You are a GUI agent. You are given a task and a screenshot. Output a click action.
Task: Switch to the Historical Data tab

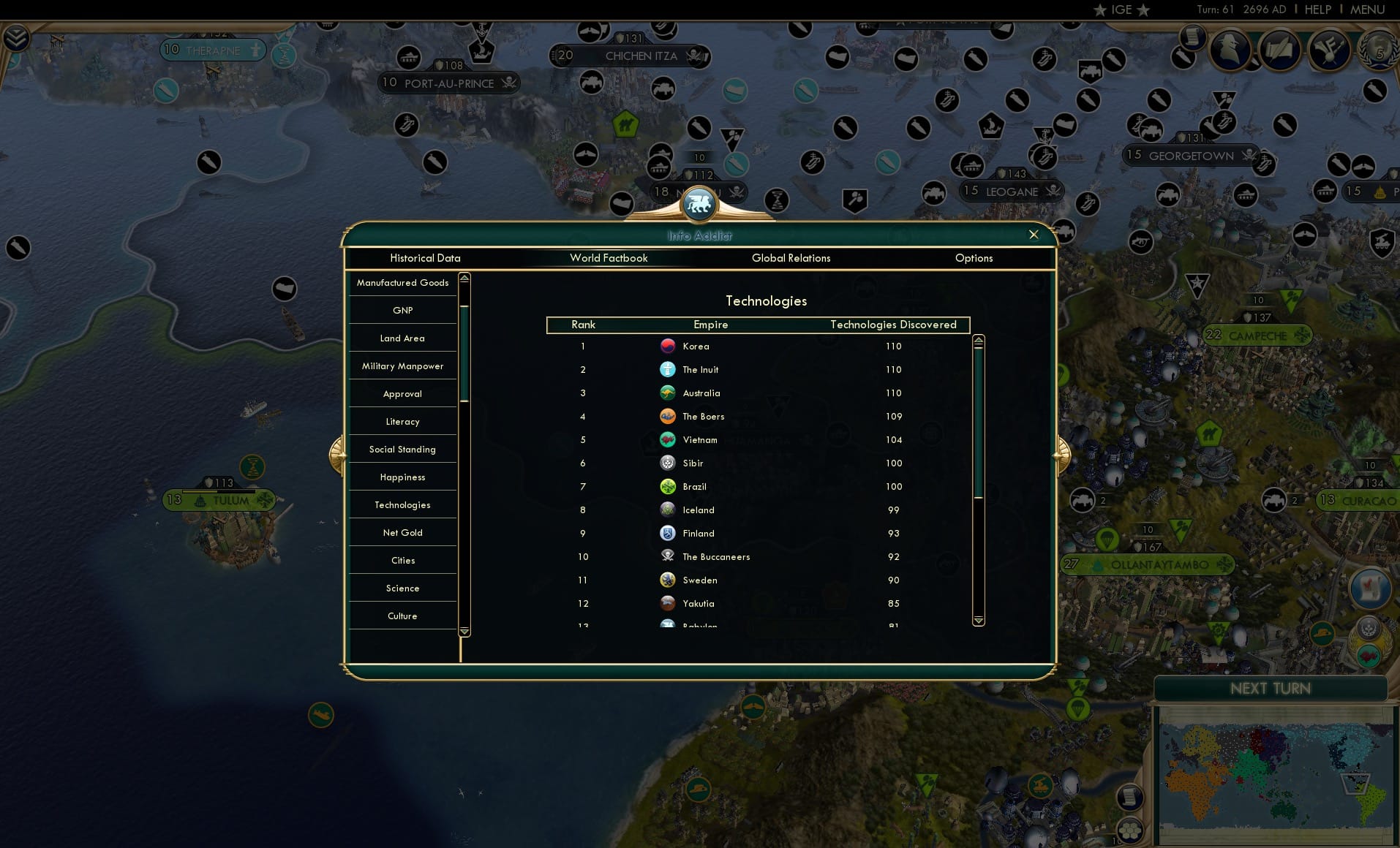[426, 258]
